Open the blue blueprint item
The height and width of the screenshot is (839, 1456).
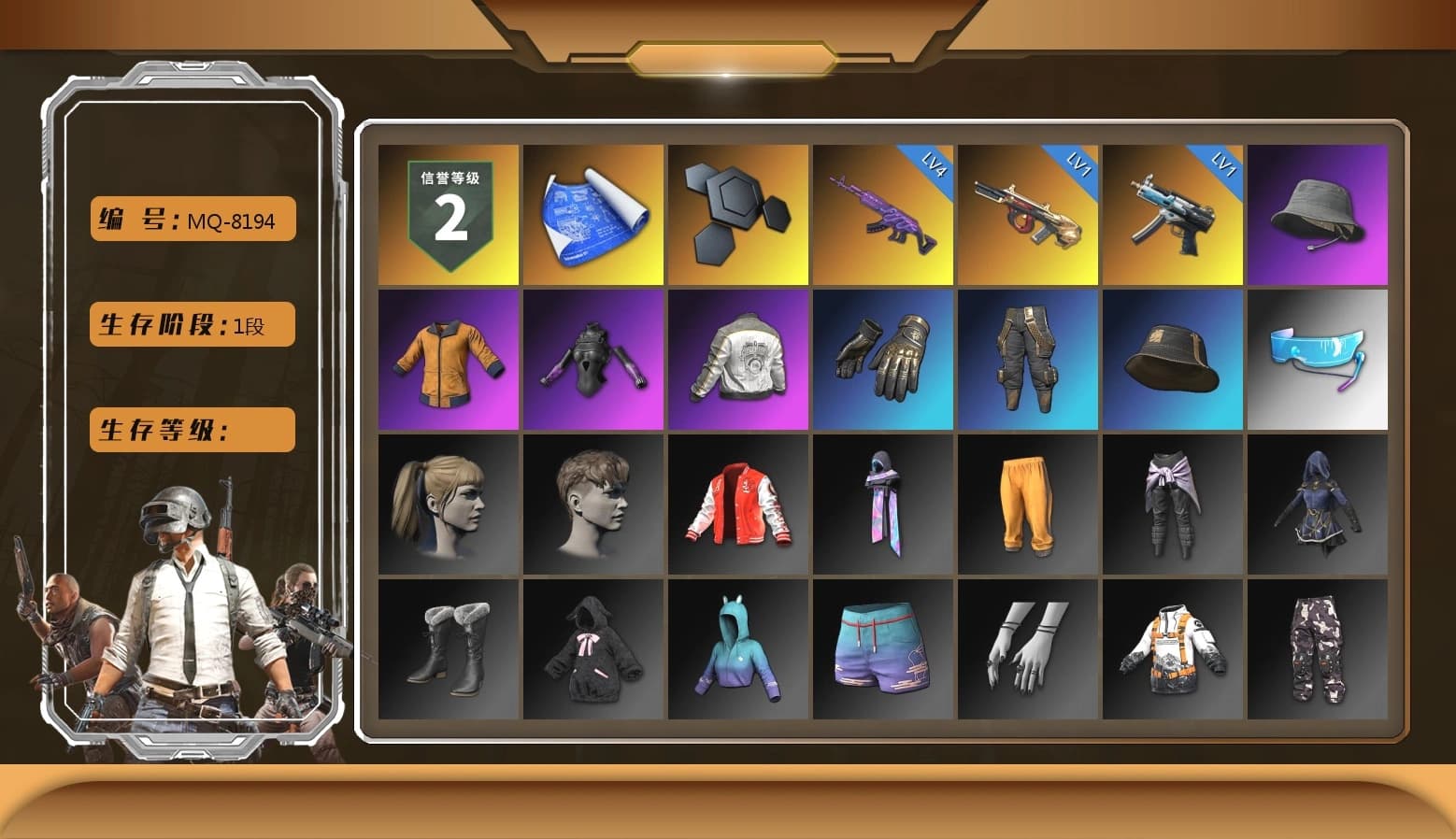point(592,213)
